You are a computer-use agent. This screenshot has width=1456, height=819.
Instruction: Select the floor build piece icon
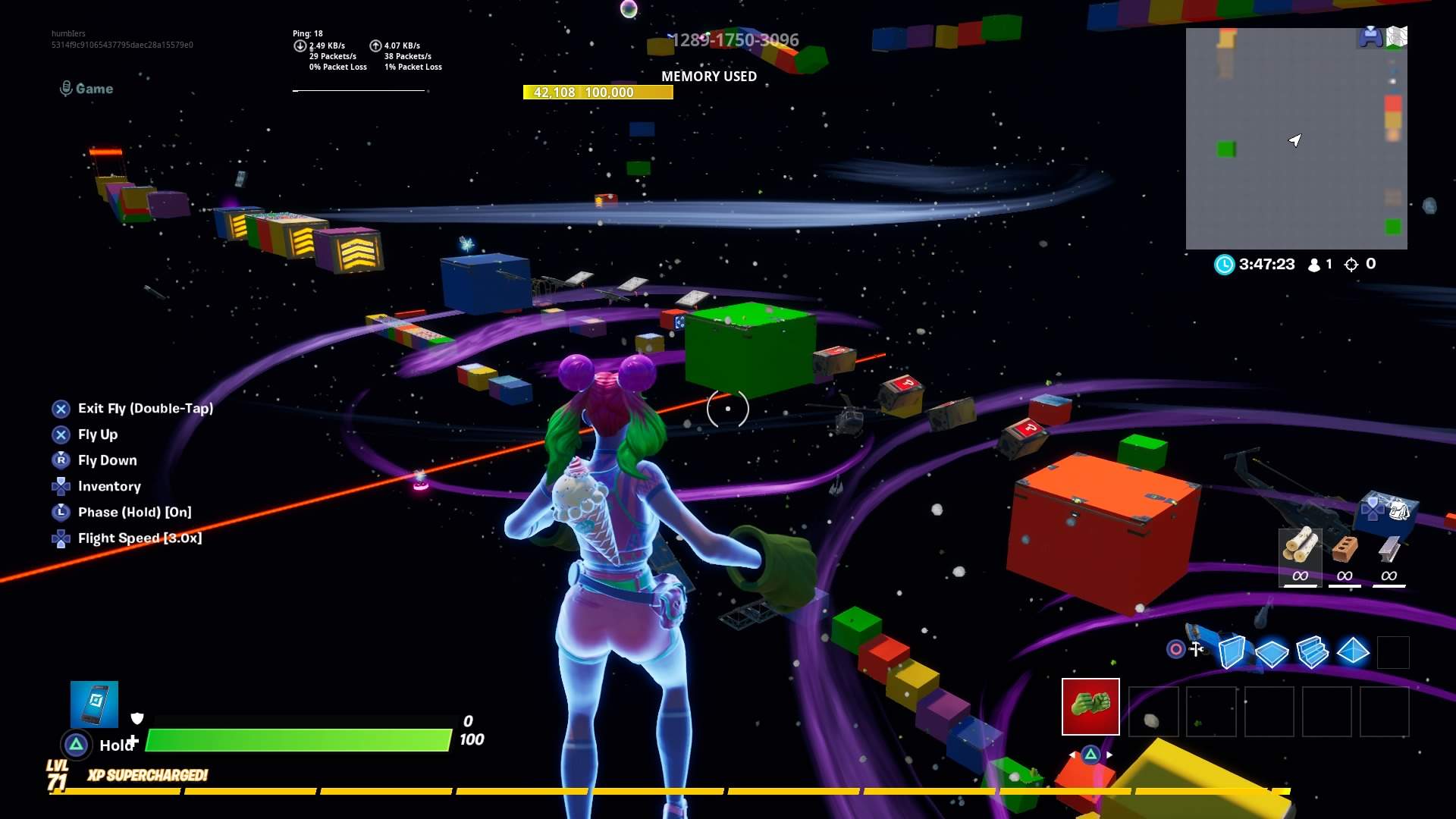[x=1274, y=651]
